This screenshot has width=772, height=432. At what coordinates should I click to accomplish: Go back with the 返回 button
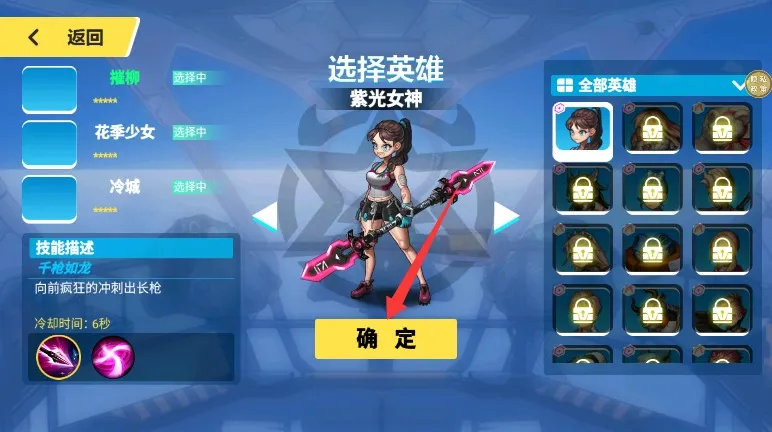(68, 38)
